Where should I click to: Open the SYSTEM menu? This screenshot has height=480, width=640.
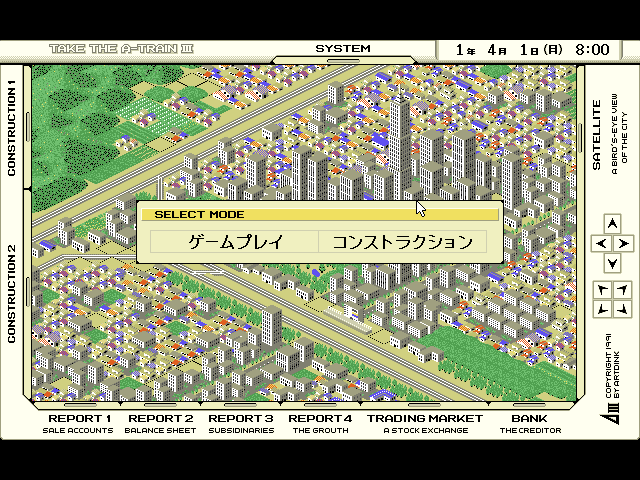(343, 49)
